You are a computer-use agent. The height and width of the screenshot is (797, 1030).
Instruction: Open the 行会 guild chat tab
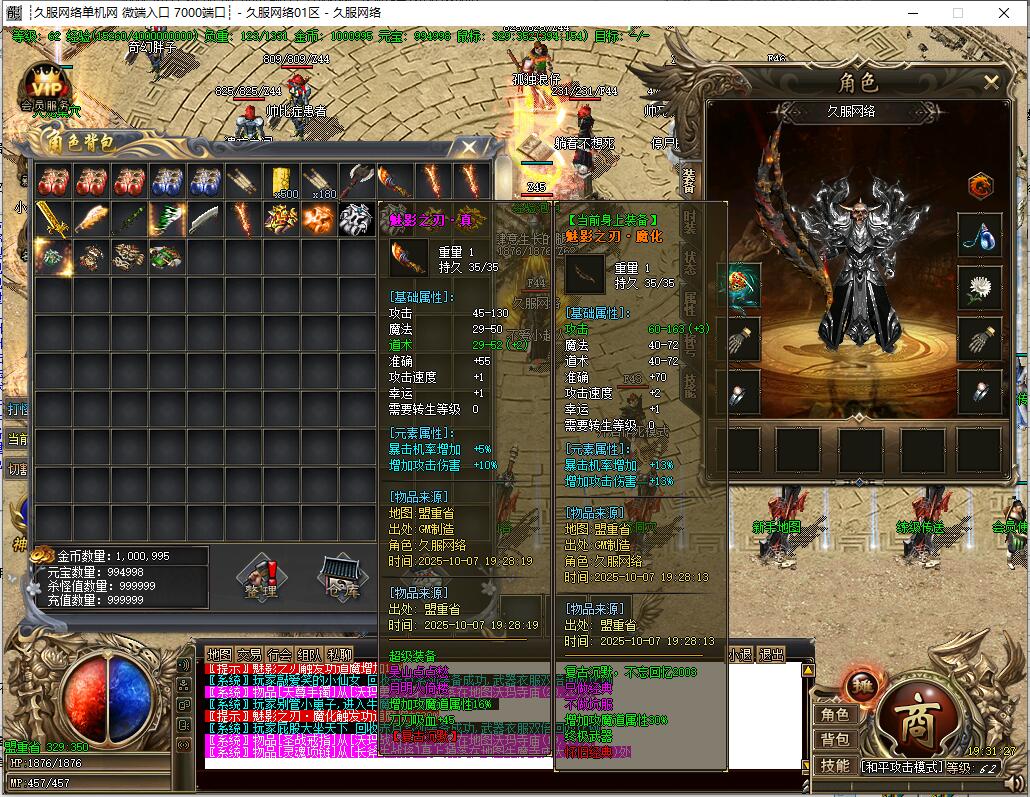pos(279,655)
